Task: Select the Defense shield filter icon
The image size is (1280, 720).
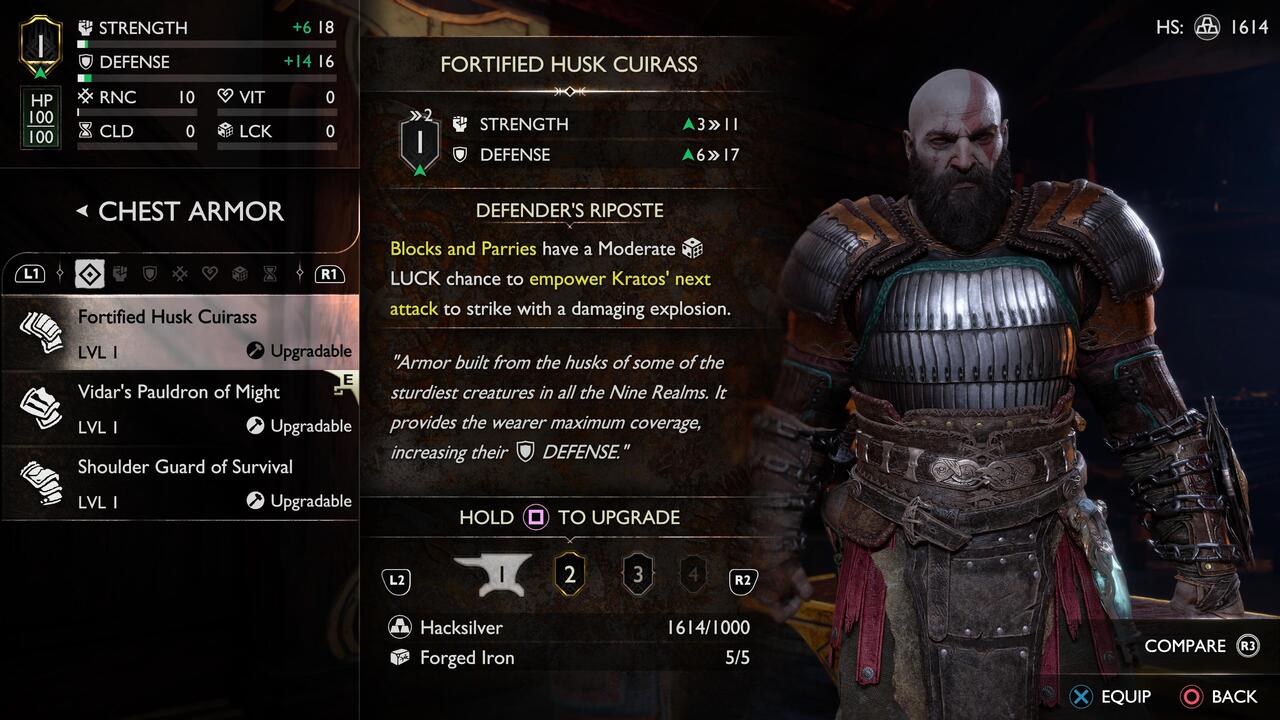Action: click(149, 273)
